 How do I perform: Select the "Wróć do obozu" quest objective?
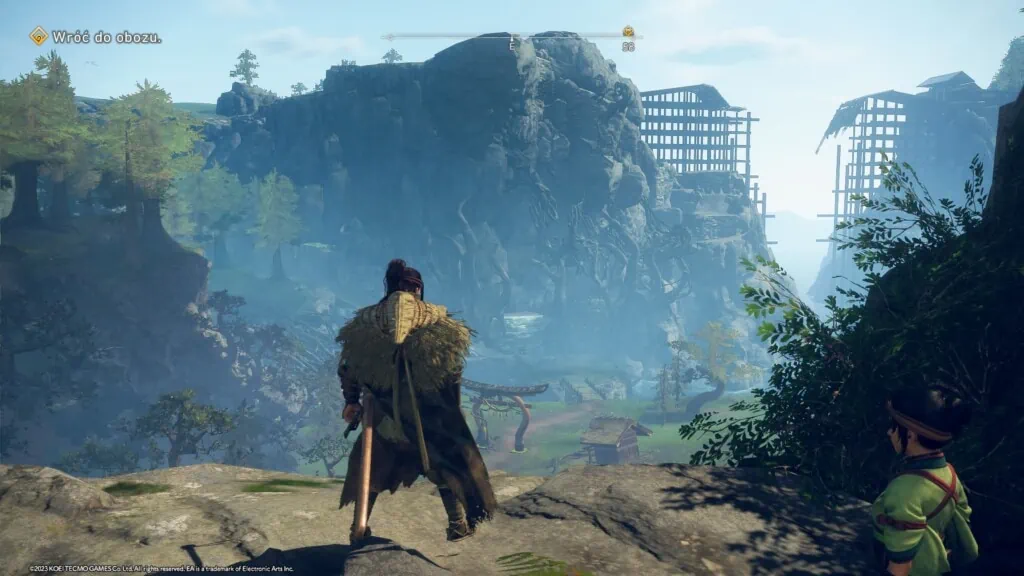[105, 37]
